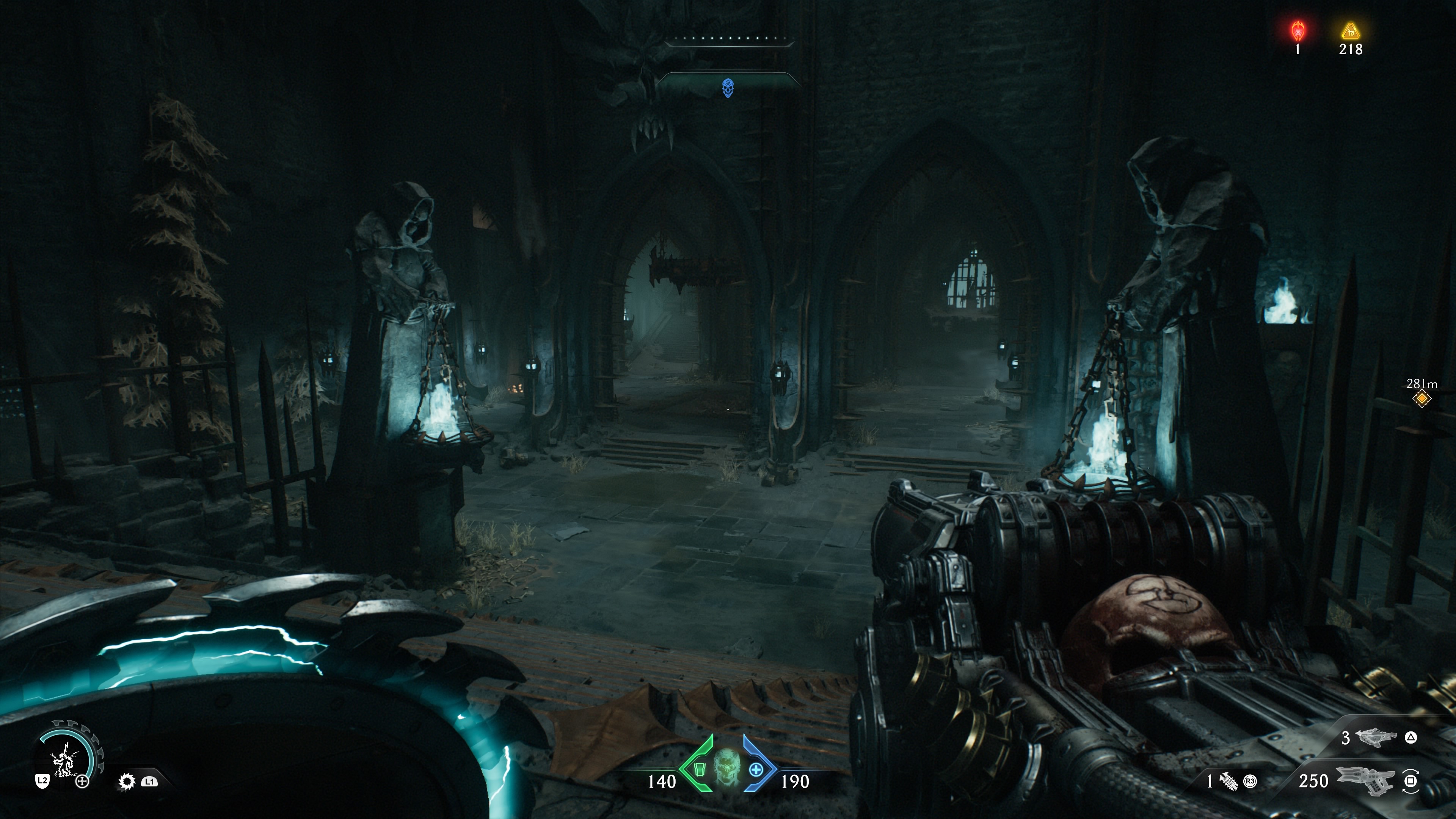This screenshot has width=1456, height=819.
Task: Select the orange objective waypoint marker
Action: 1421,399
